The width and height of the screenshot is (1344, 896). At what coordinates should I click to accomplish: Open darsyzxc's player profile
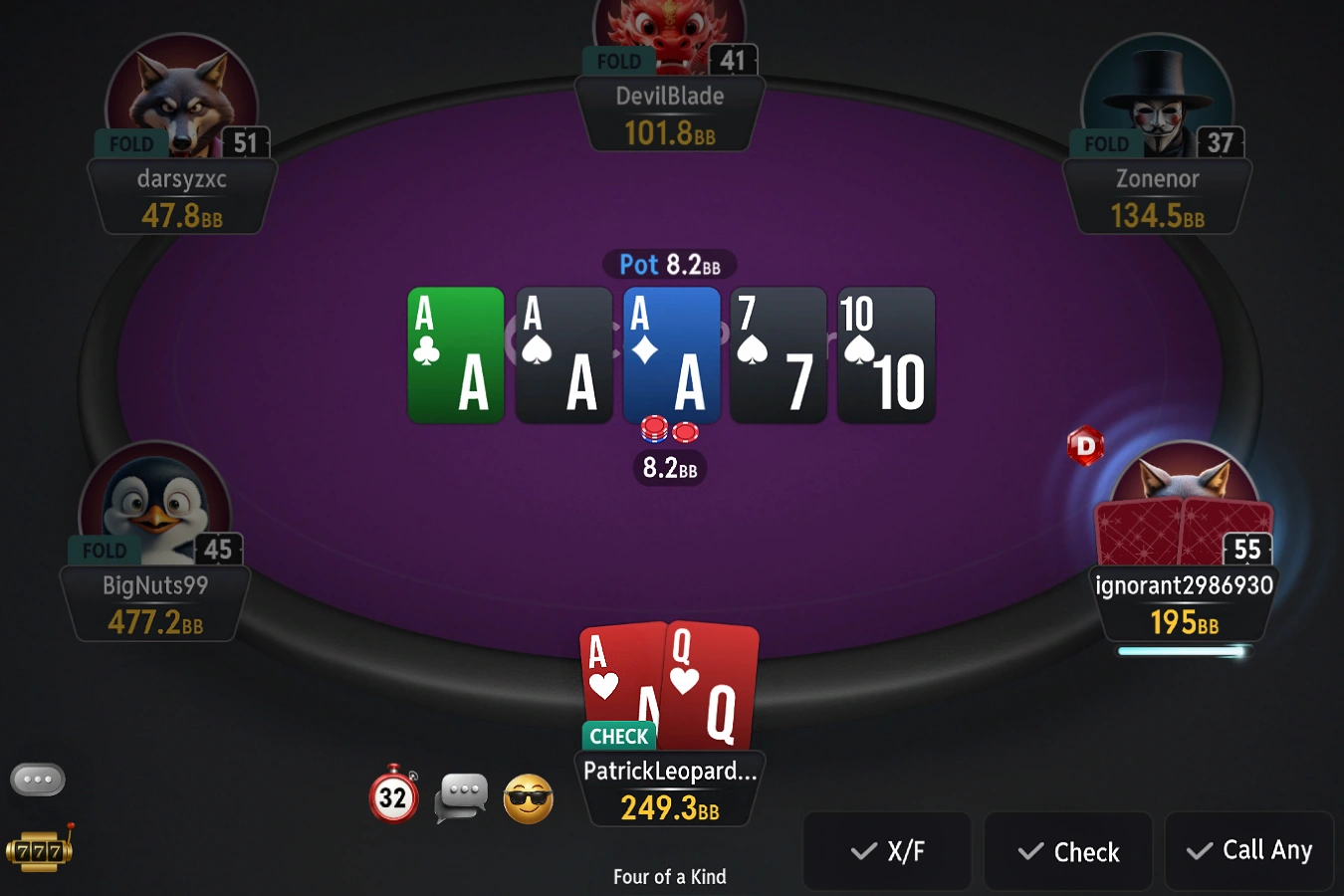(182, 197)
